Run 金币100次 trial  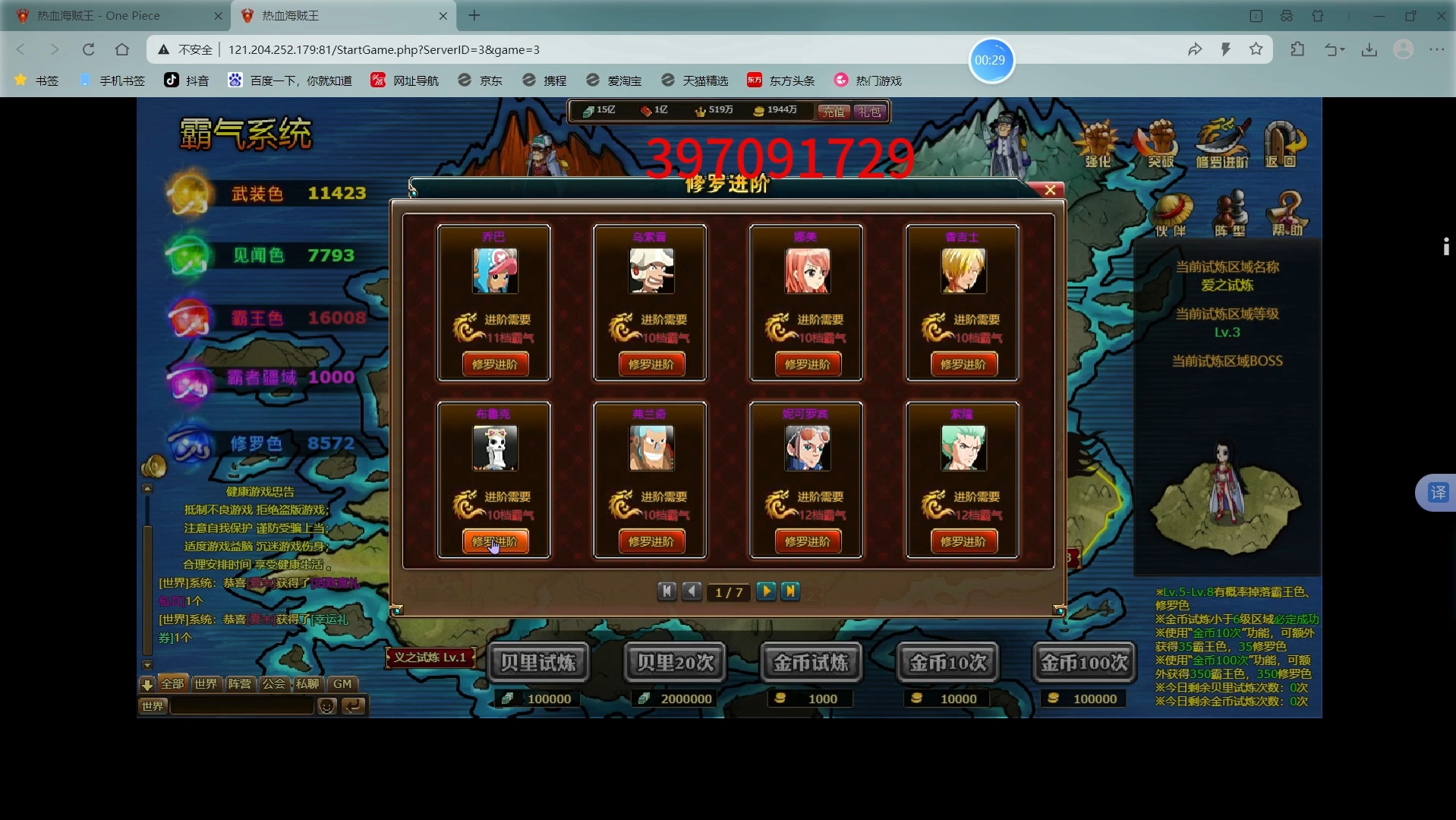tap(1084, 663)
